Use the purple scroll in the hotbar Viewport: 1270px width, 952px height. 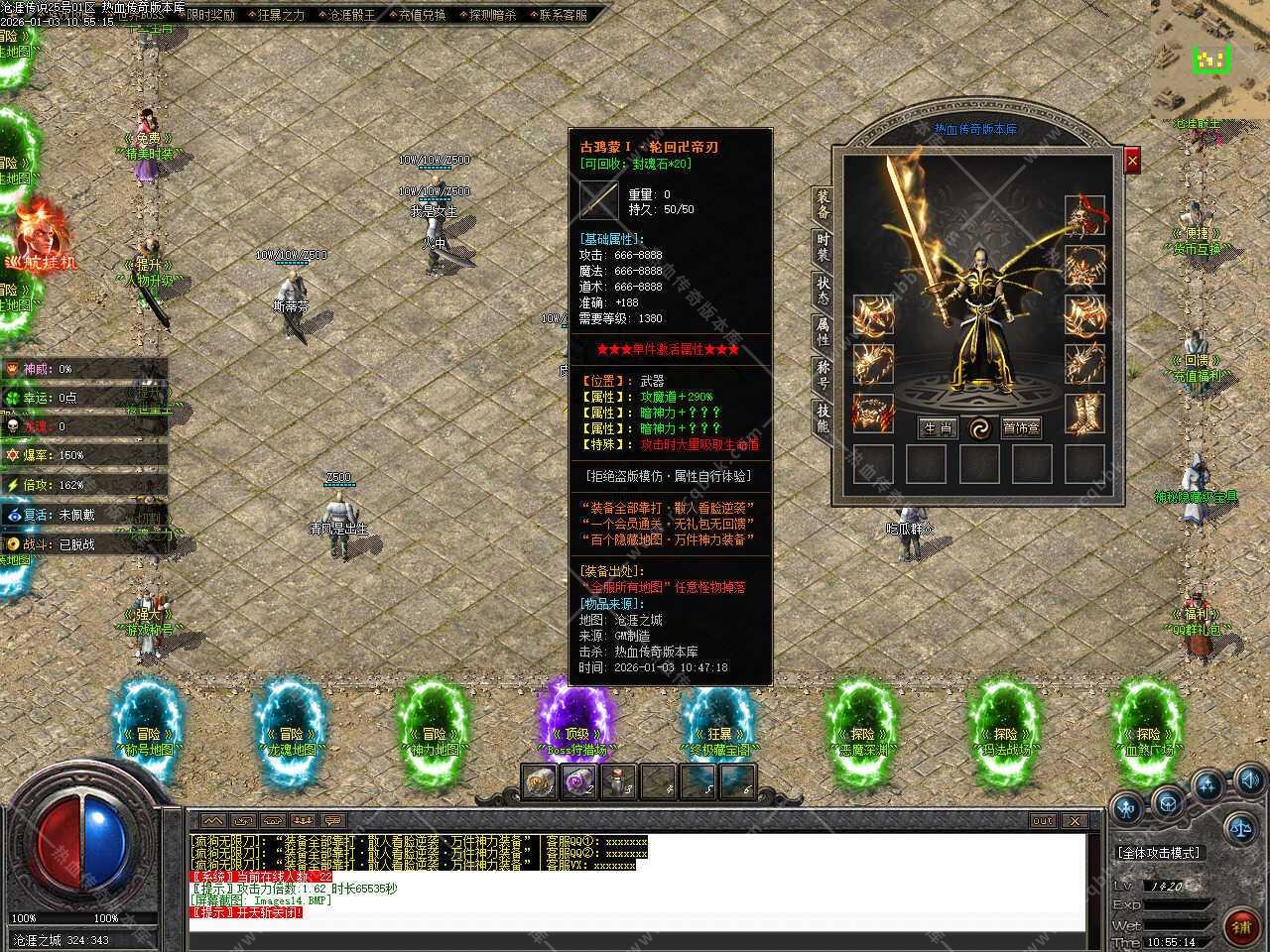coord(575,783)
